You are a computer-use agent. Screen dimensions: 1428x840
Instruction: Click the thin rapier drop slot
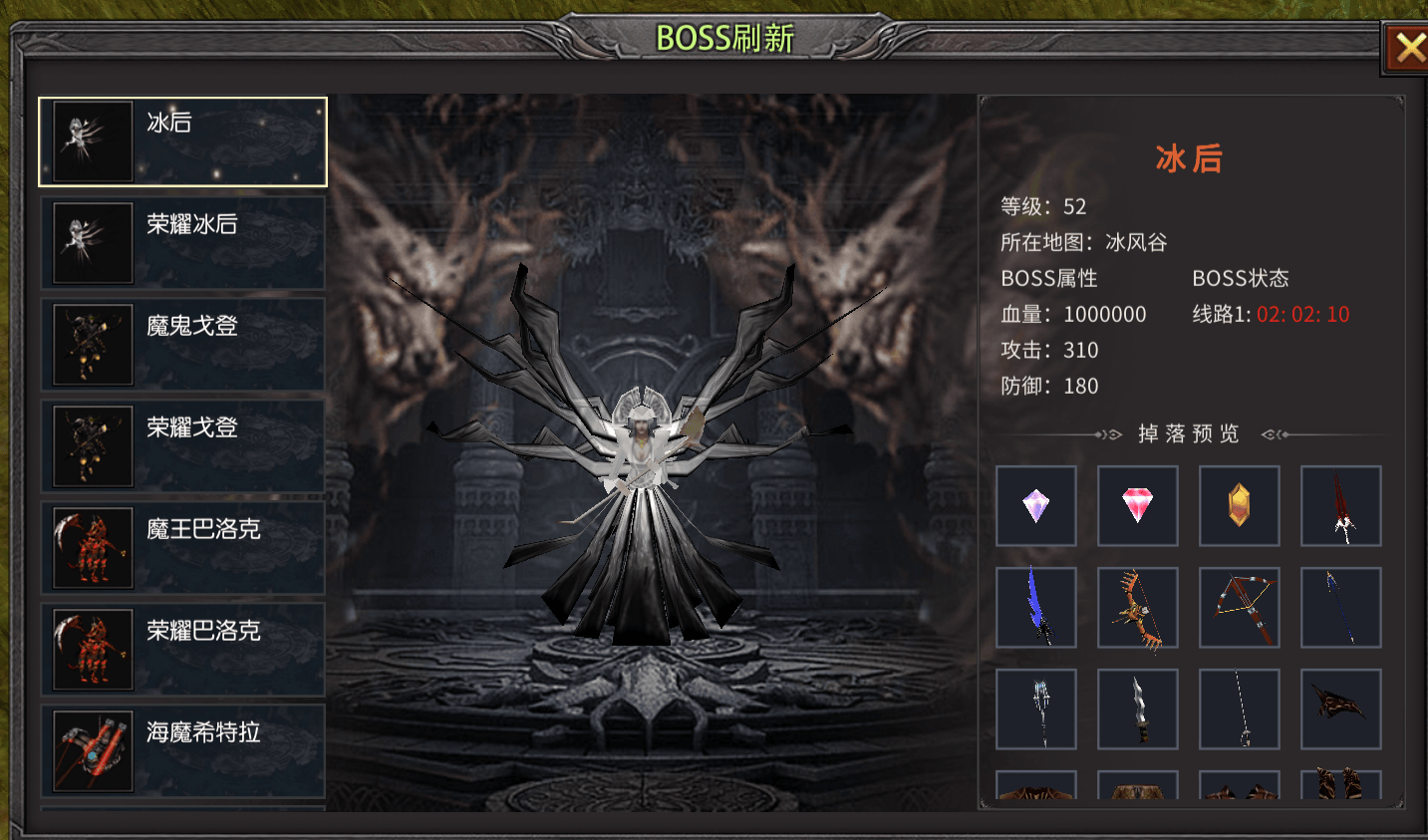pyautogui.click(x=1240, y=709)
